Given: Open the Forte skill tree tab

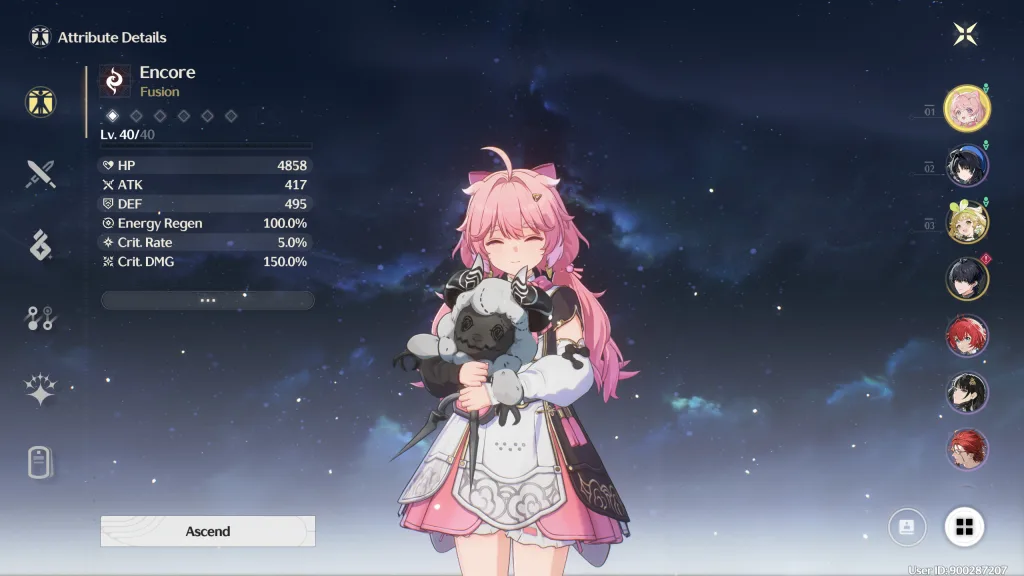Looking at the screenshot, I should tap(41, 318).
